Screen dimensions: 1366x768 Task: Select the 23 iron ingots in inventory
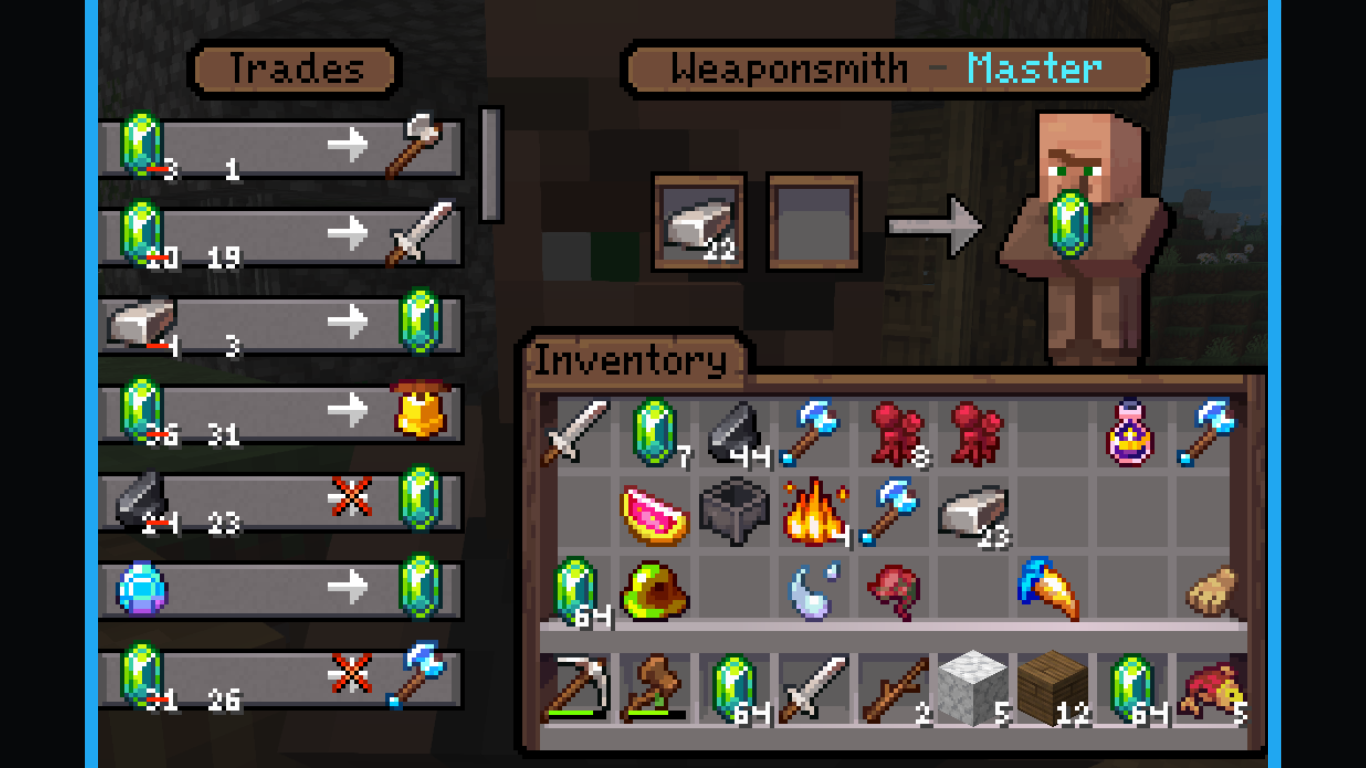click(x=975, y=511)
